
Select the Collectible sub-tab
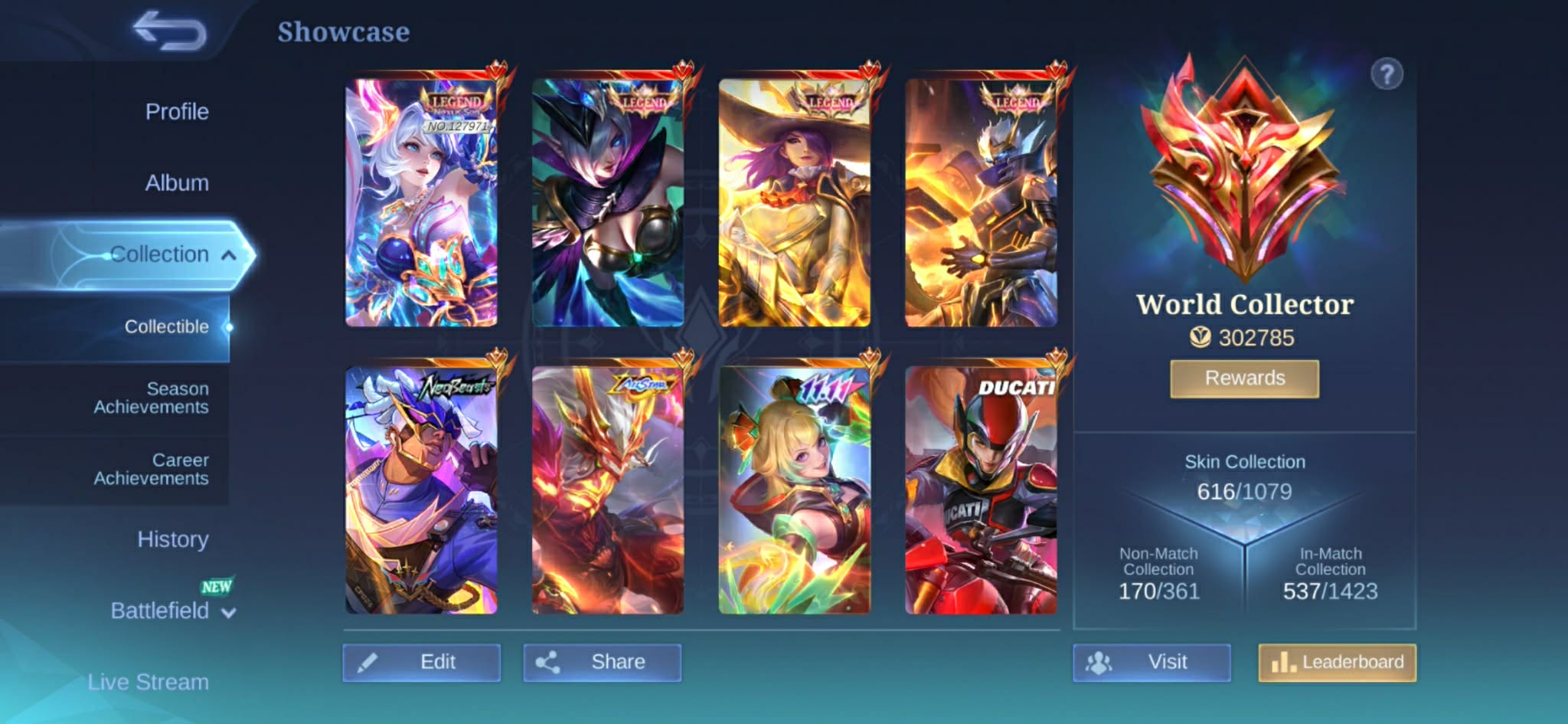[166, 327]
